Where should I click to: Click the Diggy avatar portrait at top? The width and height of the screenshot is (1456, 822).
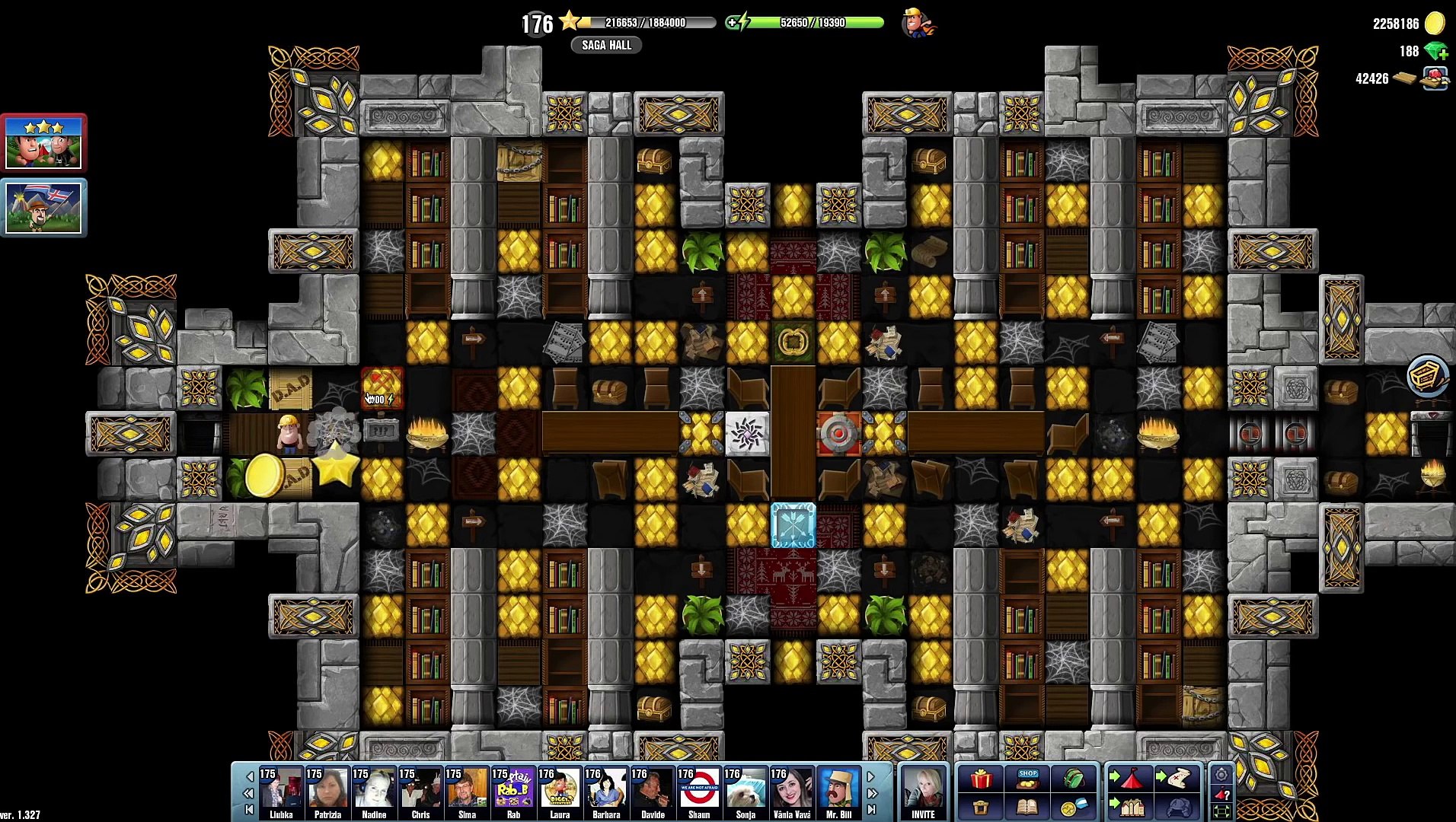[x=917, y=23]
